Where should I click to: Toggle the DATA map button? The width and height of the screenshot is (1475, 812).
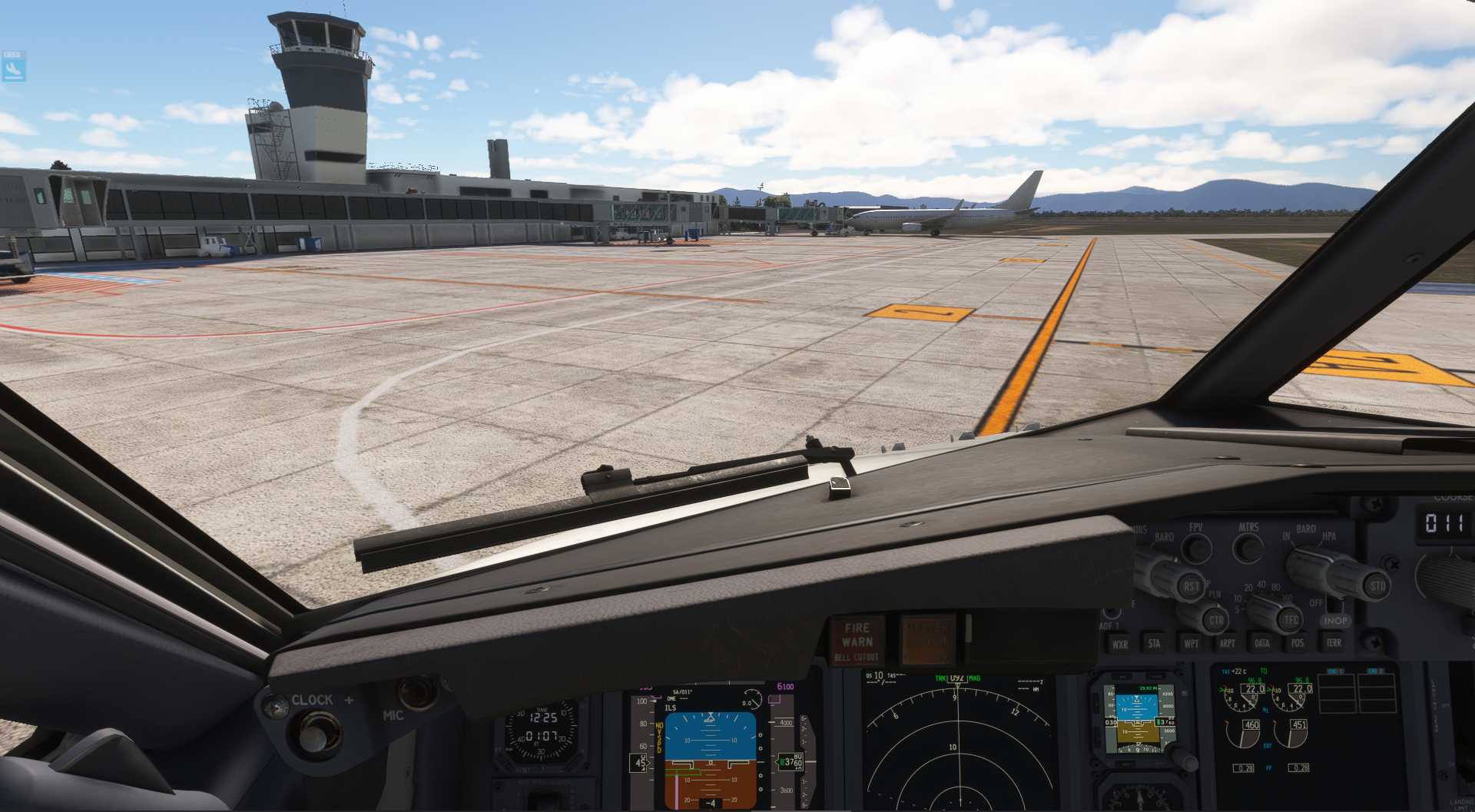point(1261,642)
